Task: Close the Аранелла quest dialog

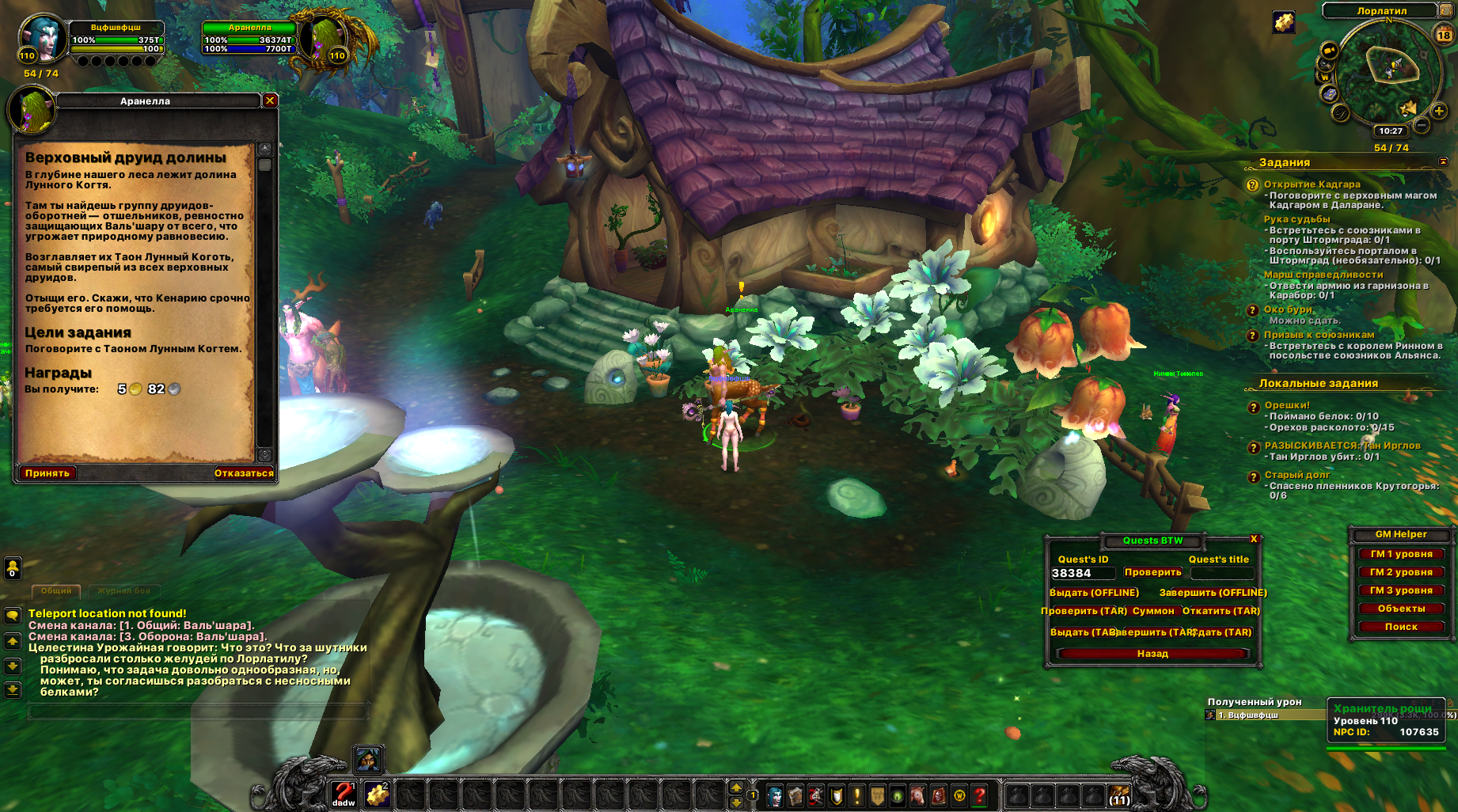Action: click(270, 101)
